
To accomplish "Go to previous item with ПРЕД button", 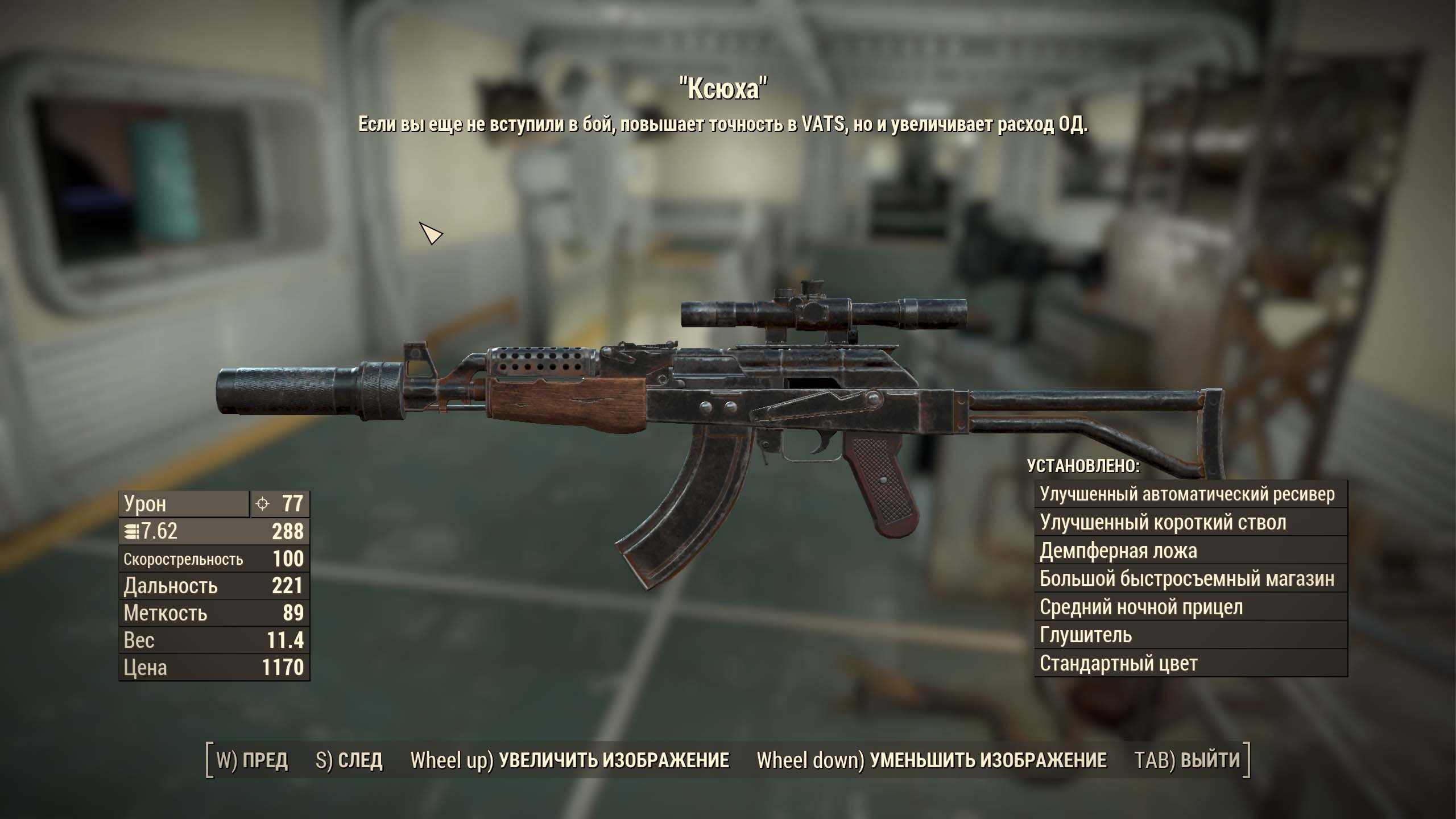I will 253,760.
